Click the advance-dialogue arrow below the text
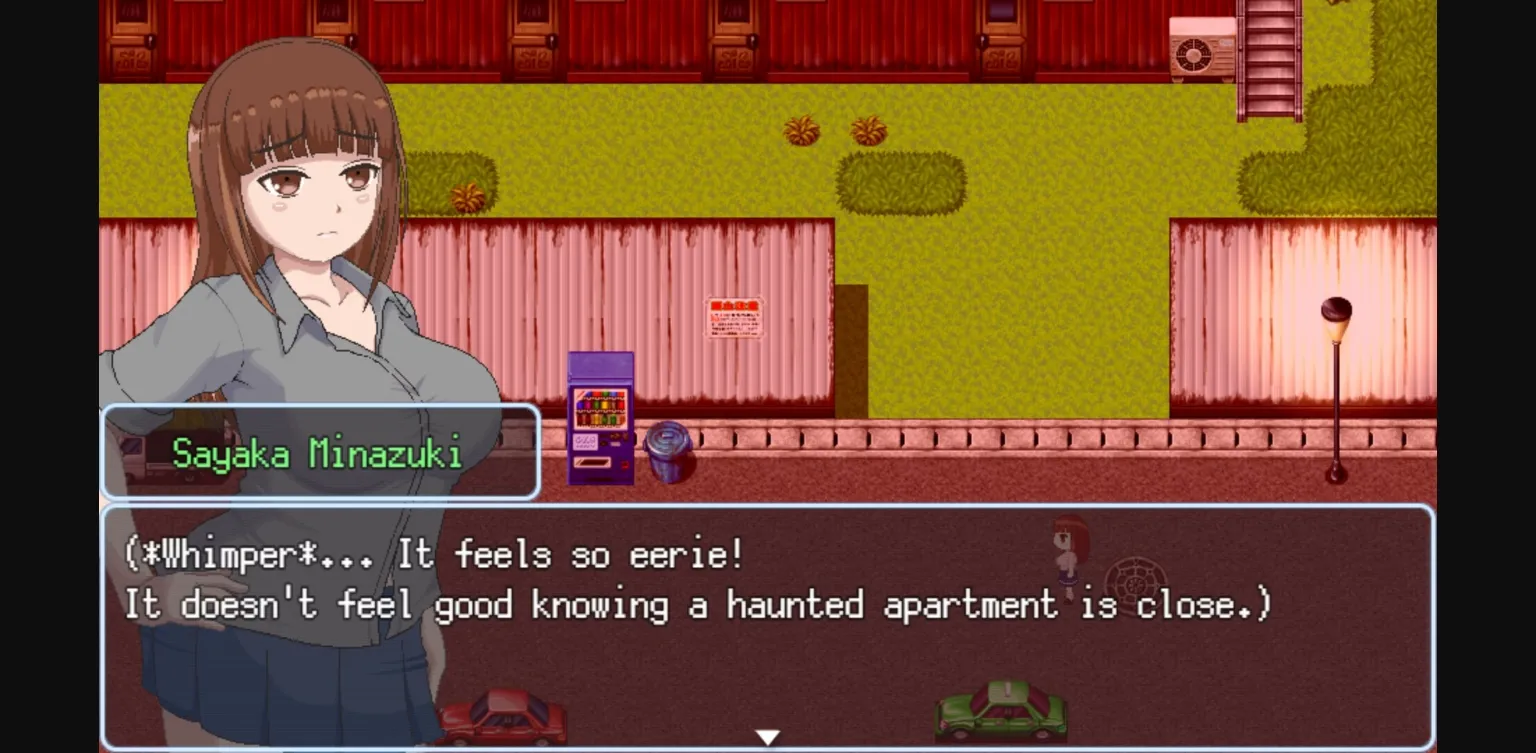This screenshot has width=1536, height=753. point(767,736)
